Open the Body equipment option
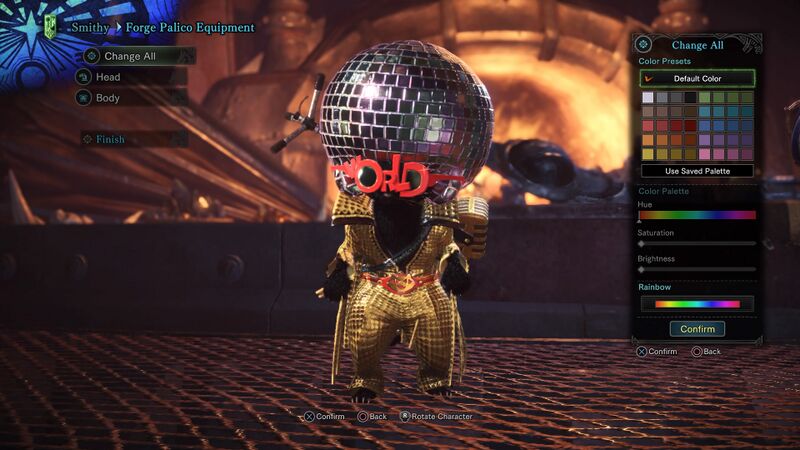This screenshot has height=450, width=800. [x=108, y=98]
